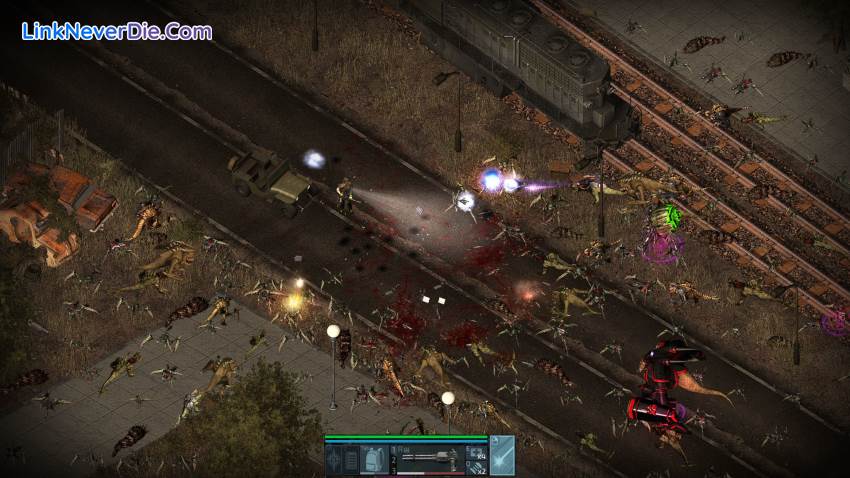The image size is (850, 478).
Task: Select the equipped minigun weapon slot
Action: pyautogui.click(x=430, y=459)
